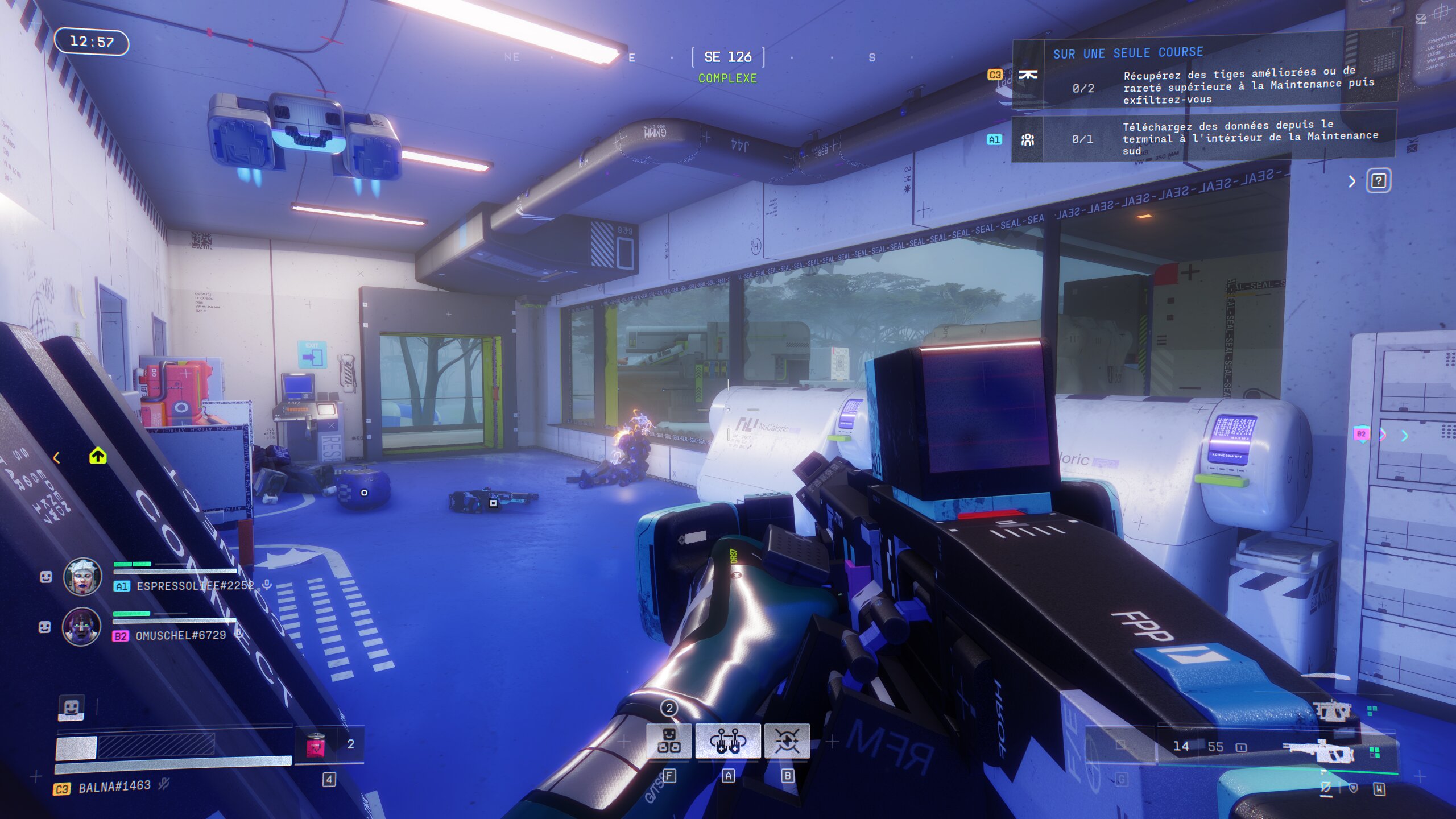
Task: Click OMUSCHEL#6729's teammate portrait
Action: [x=81, y=626]
